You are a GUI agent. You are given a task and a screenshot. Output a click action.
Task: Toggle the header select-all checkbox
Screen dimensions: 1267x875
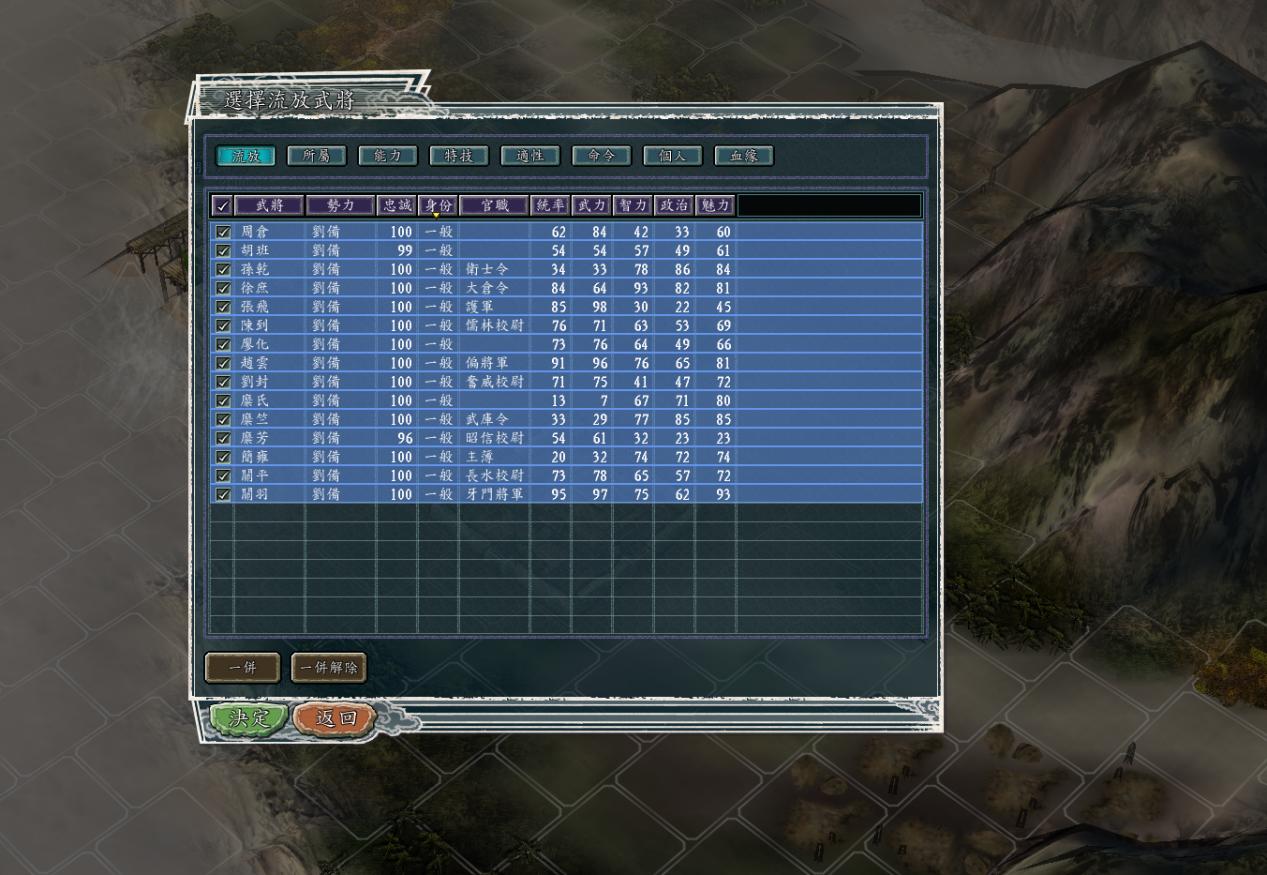(222, 206)
